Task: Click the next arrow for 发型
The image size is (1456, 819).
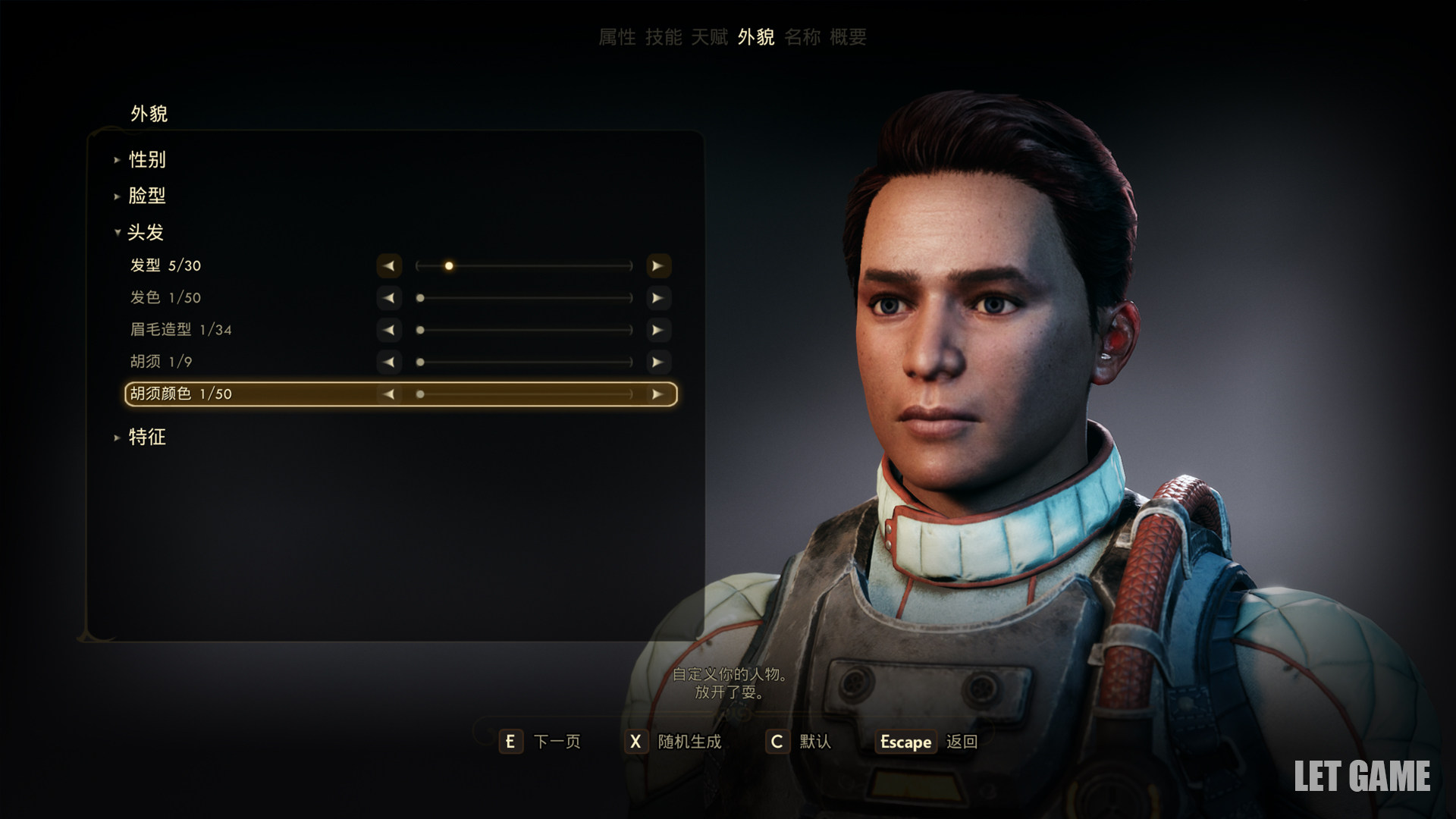Action: point(657,266)
